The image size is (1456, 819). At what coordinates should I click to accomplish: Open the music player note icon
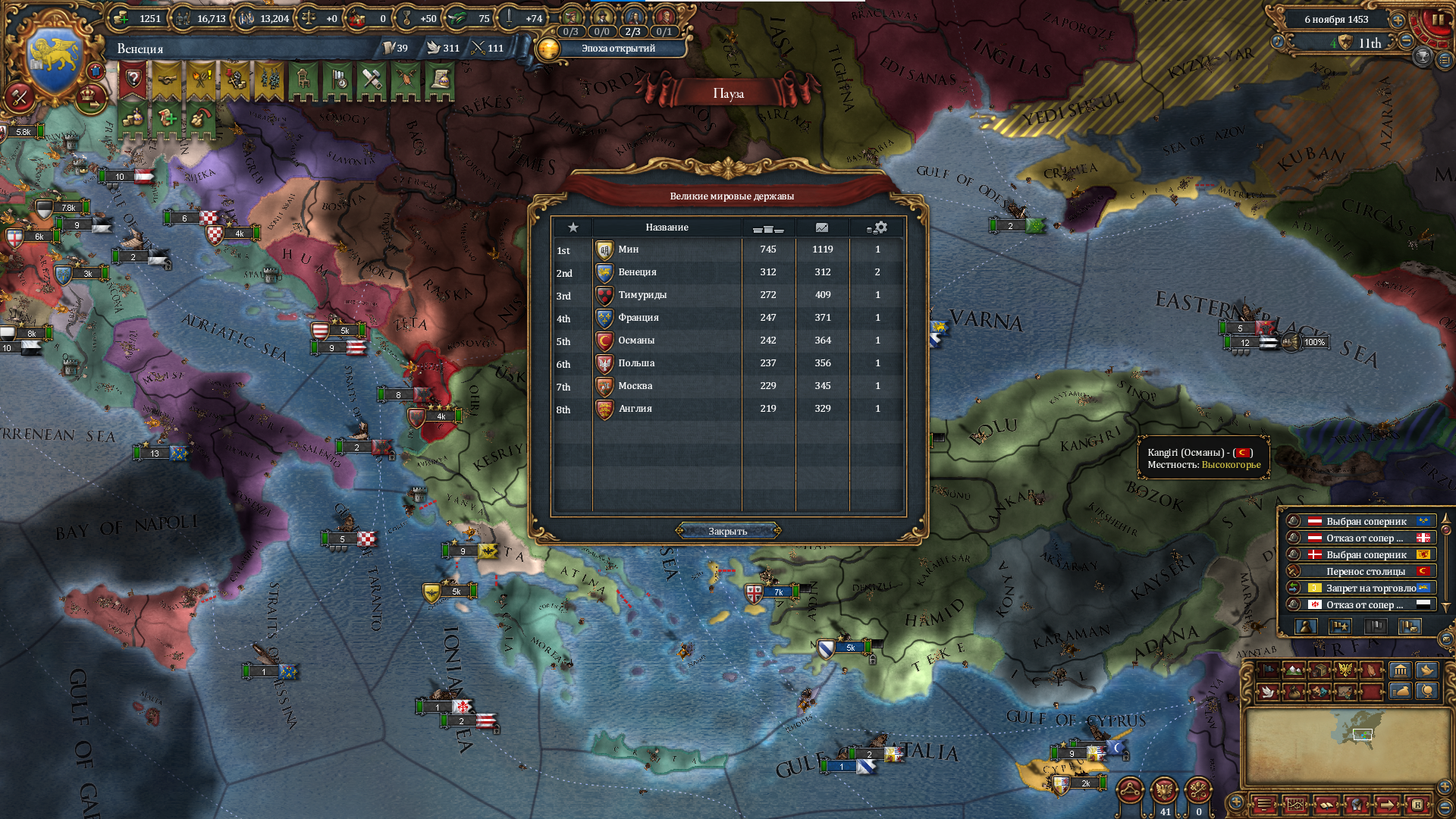tap(1278, 42)
